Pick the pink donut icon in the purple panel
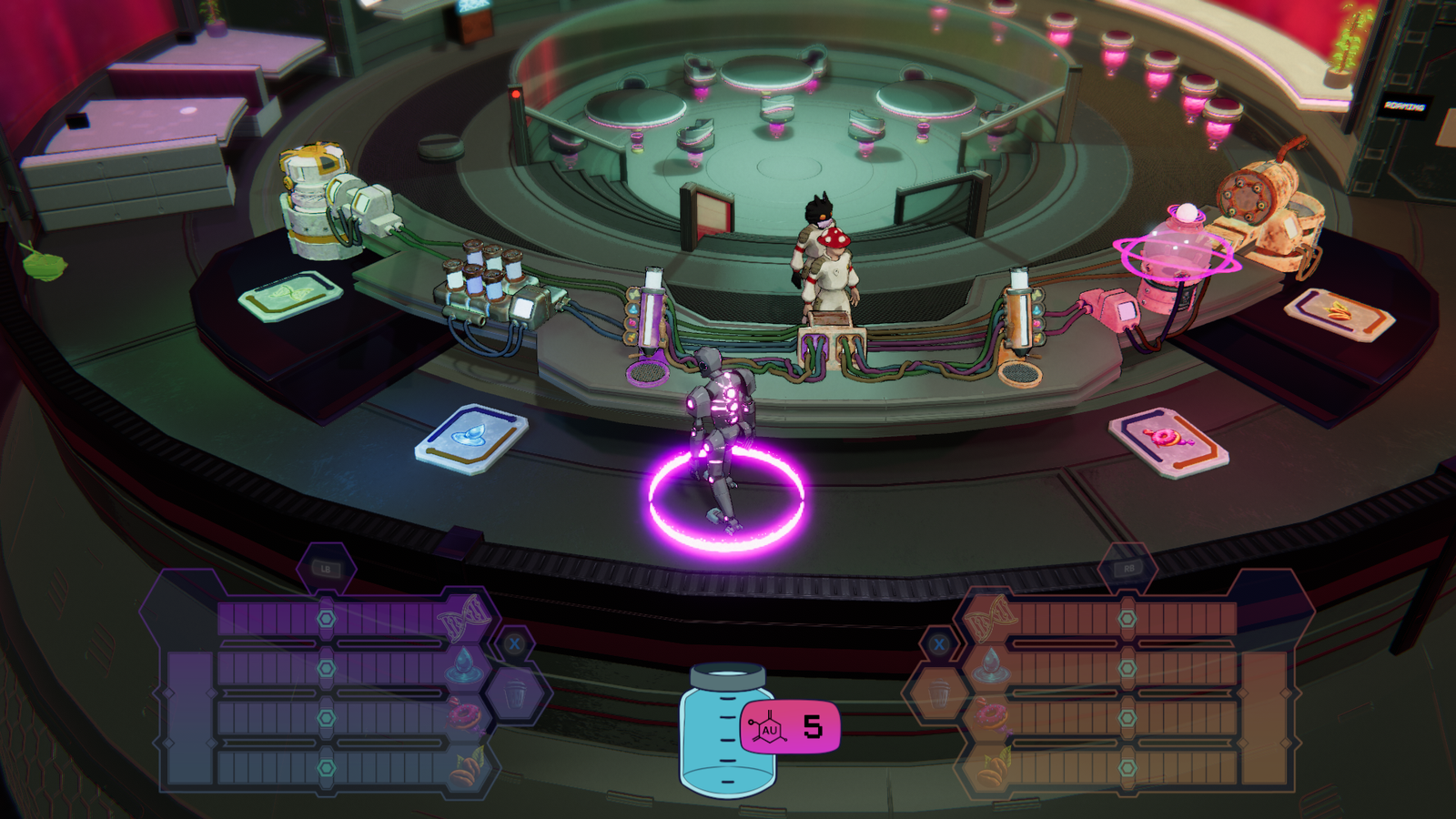 465,716
